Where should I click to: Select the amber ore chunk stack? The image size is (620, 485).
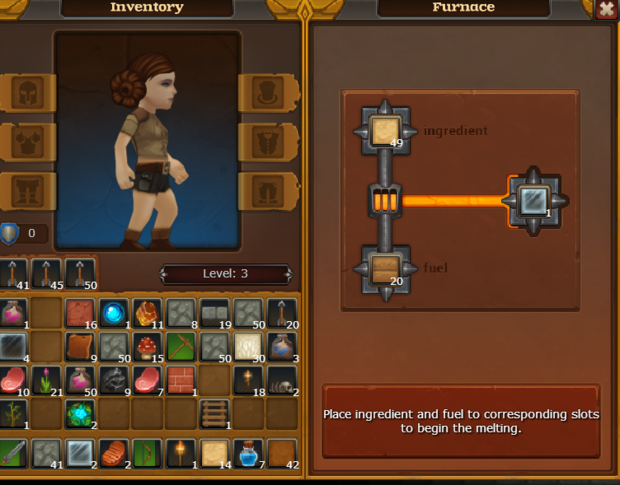point(147,313)
